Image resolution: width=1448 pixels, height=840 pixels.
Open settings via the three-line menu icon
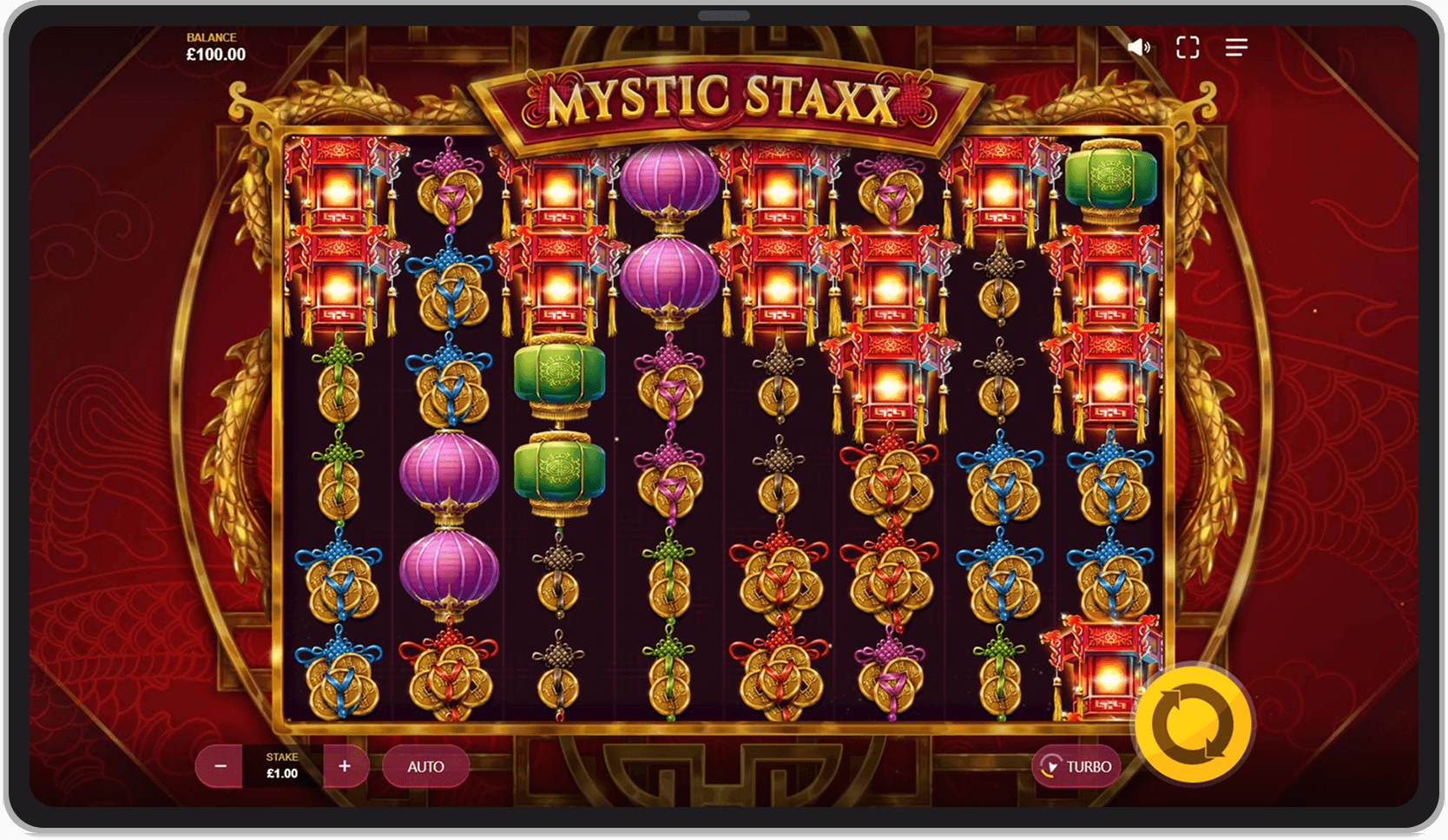1235,48
